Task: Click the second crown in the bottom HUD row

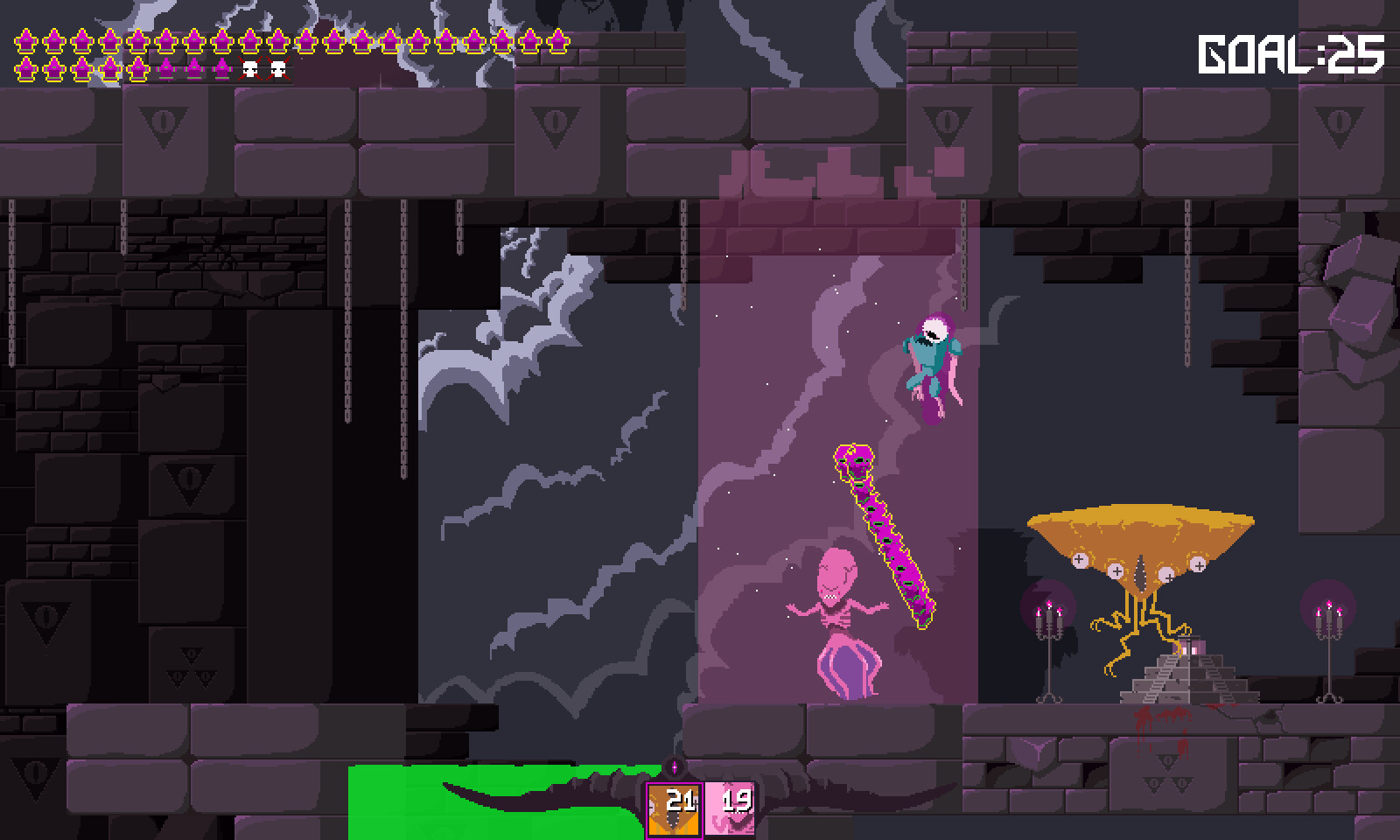Action: tap(52, 66)
